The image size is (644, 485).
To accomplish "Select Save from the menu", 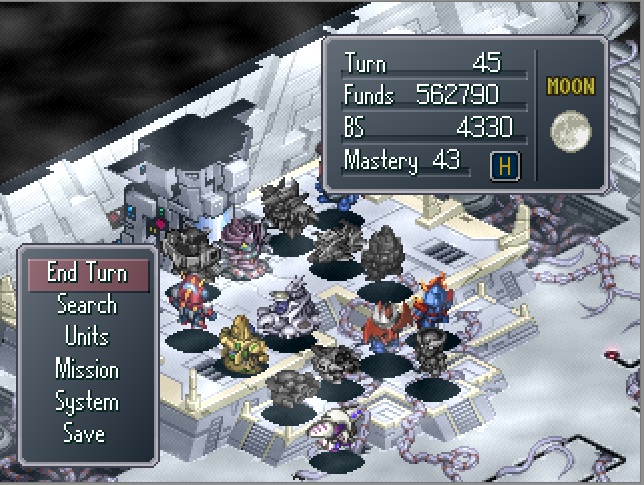I will tap(84, 434).
